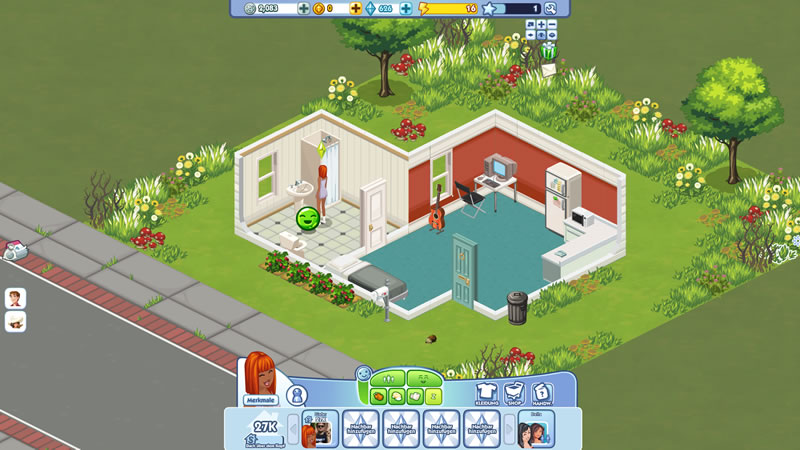800x450 pixels.
Task: Click the brown-haired man quest icon
Action: 15,299
